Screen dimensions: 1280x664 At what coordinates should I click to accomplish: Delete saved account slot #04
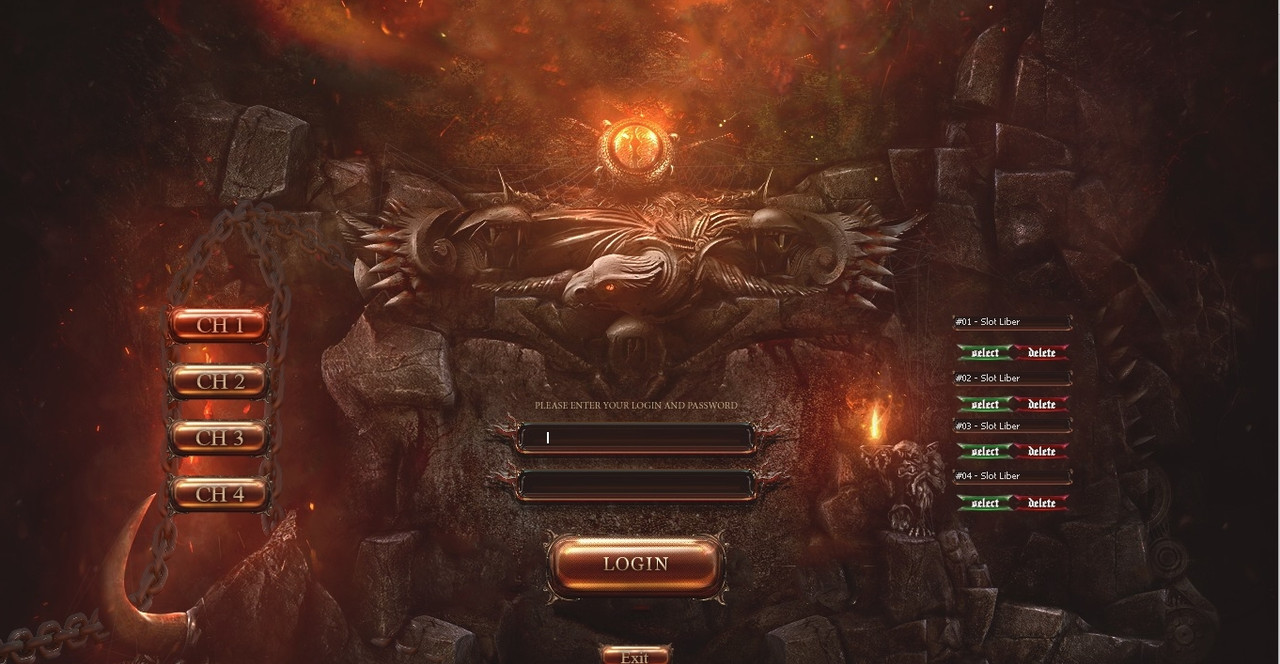(1042, 503)
